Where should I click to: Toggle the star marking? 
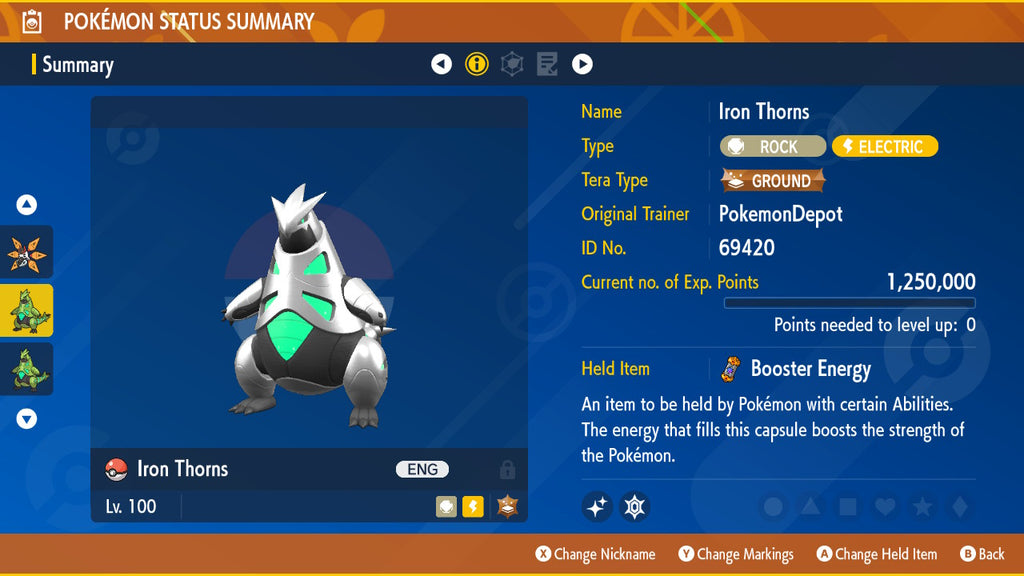tap(922, 507)
